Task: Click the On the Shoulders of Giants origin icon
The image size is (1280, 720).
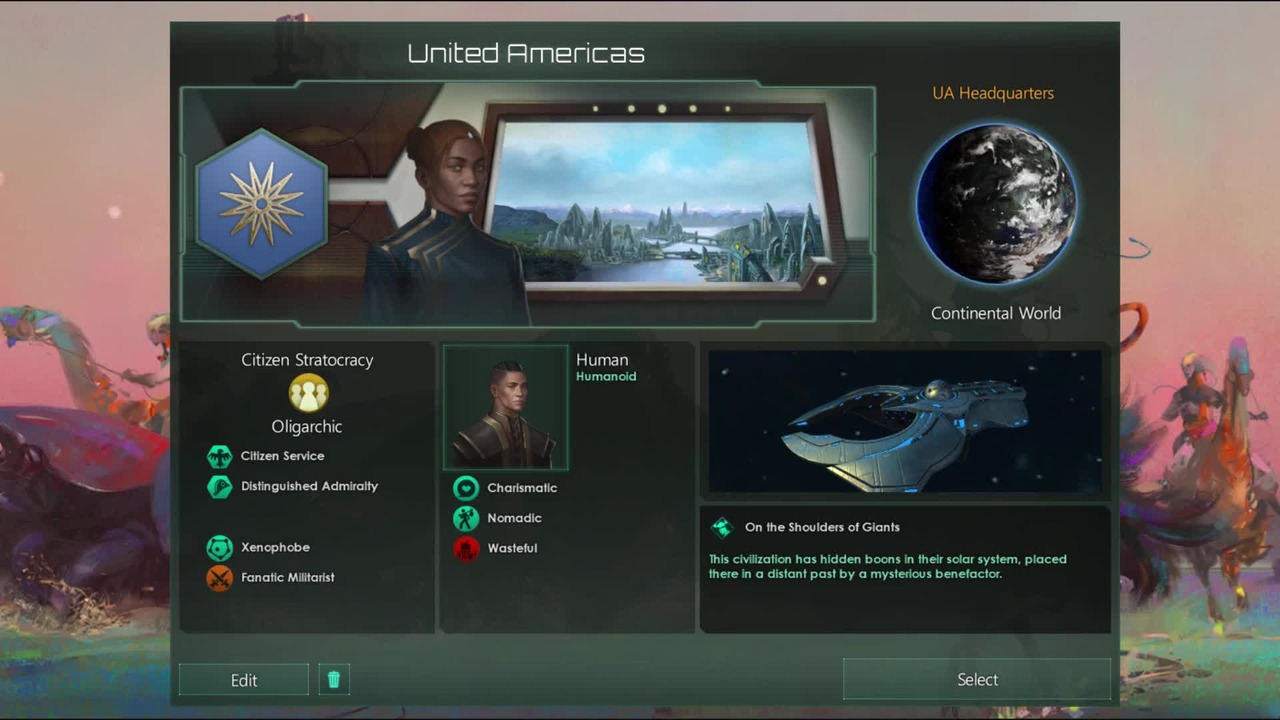Action: 722,527
